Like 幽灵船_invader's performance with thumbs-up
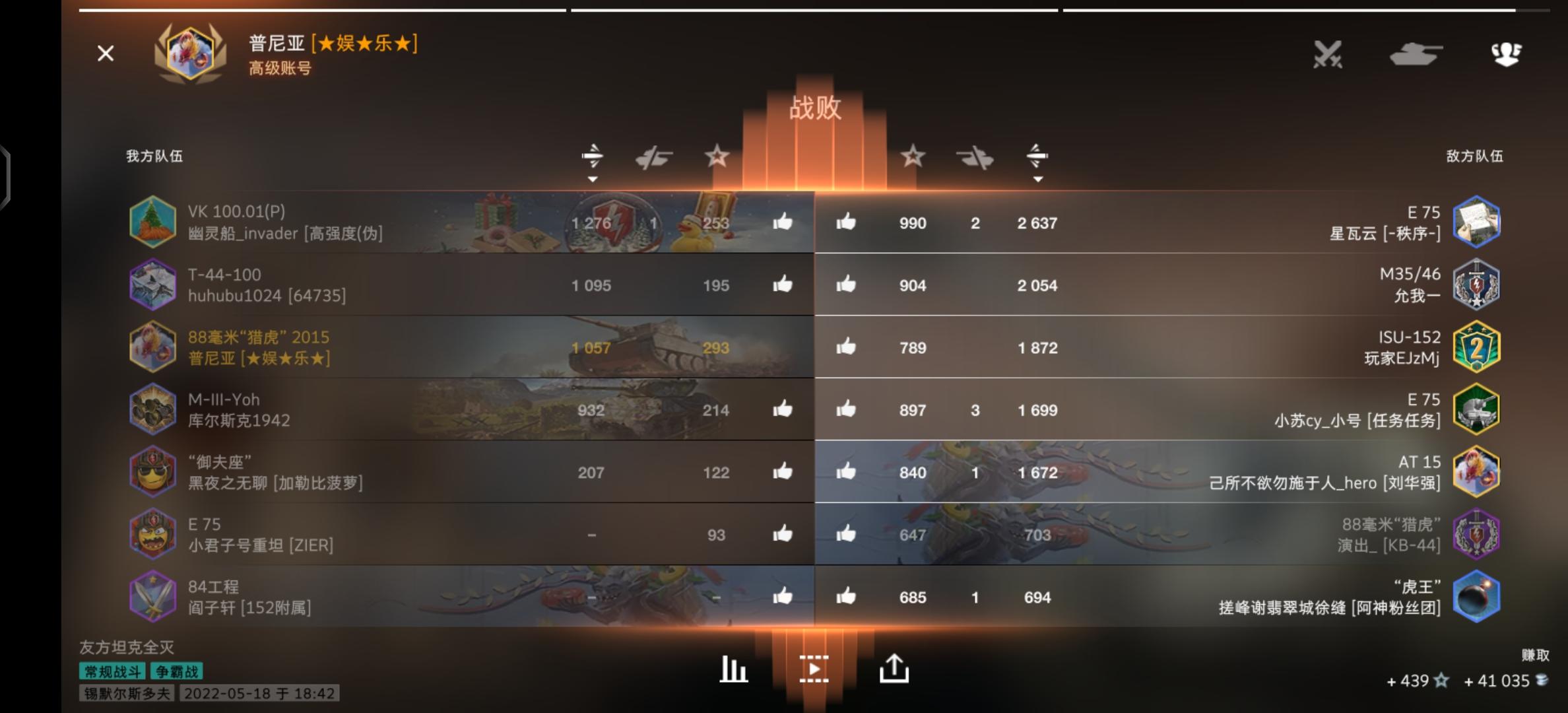This screenshot has width=1568, height=713. point(782,222)
